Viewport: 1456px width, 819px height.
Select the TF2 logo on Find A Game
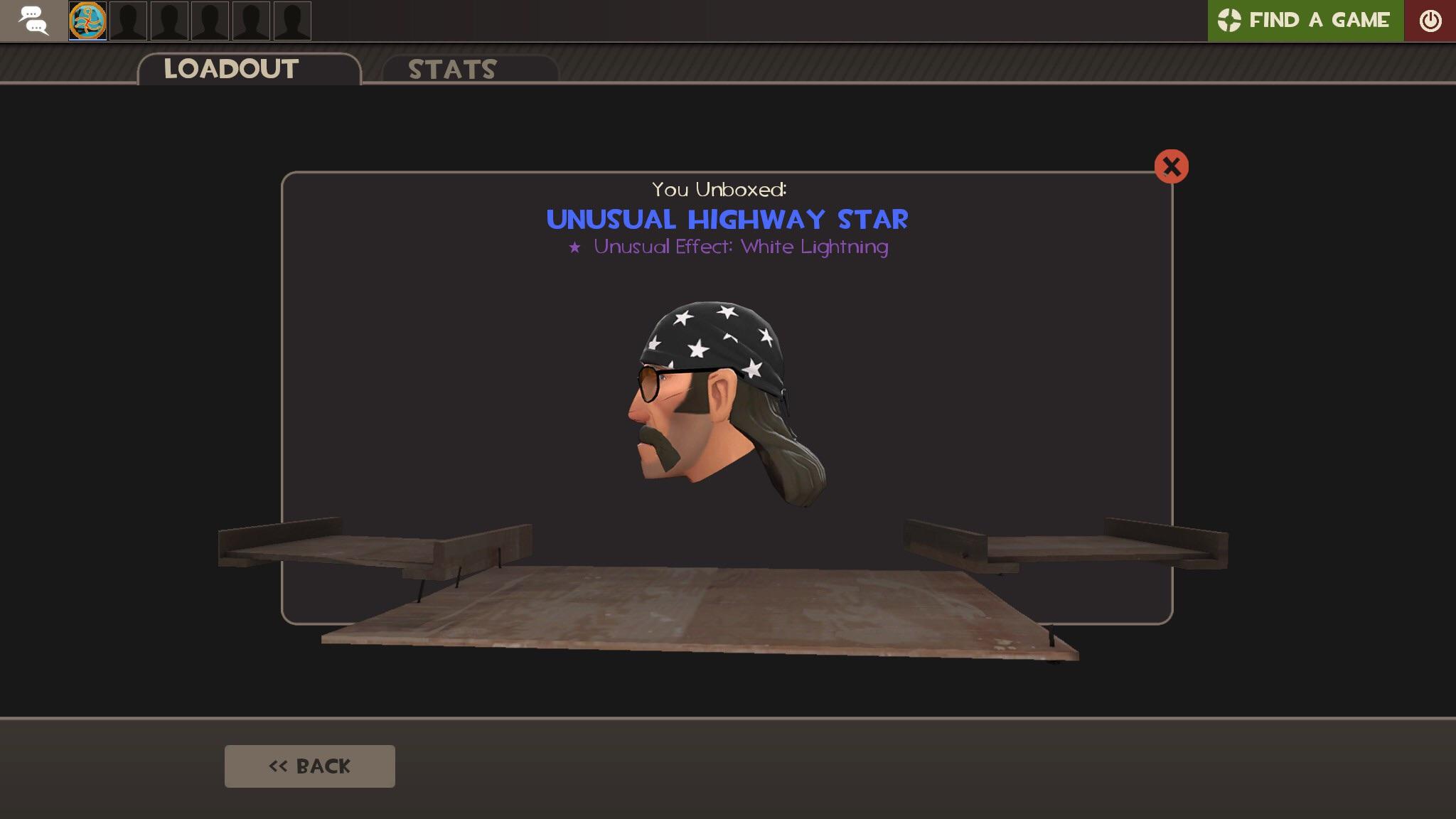point(1229,20)
